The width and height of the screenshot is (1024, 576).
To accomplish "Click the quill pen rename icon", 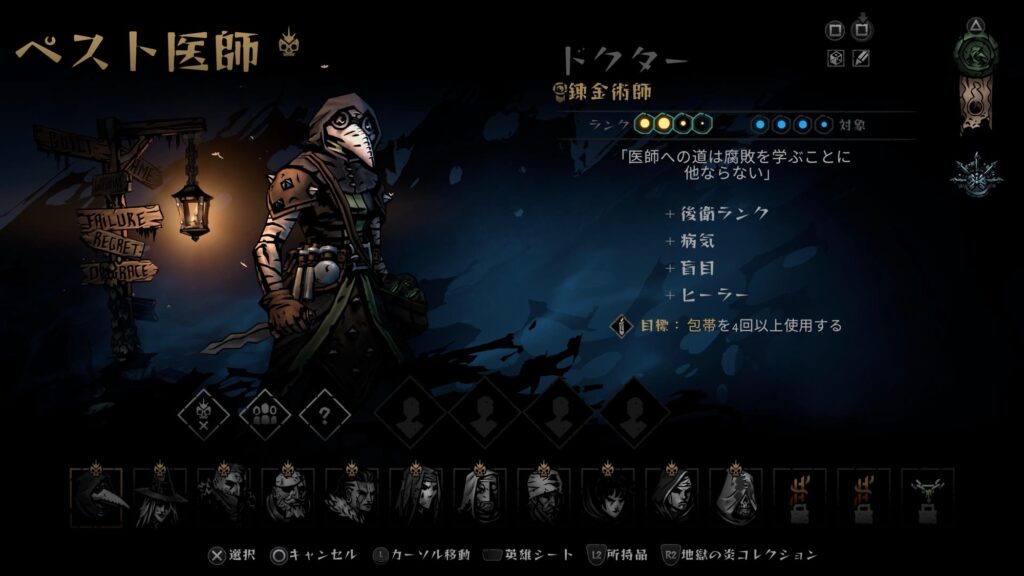I will click(x=861, y=59).
